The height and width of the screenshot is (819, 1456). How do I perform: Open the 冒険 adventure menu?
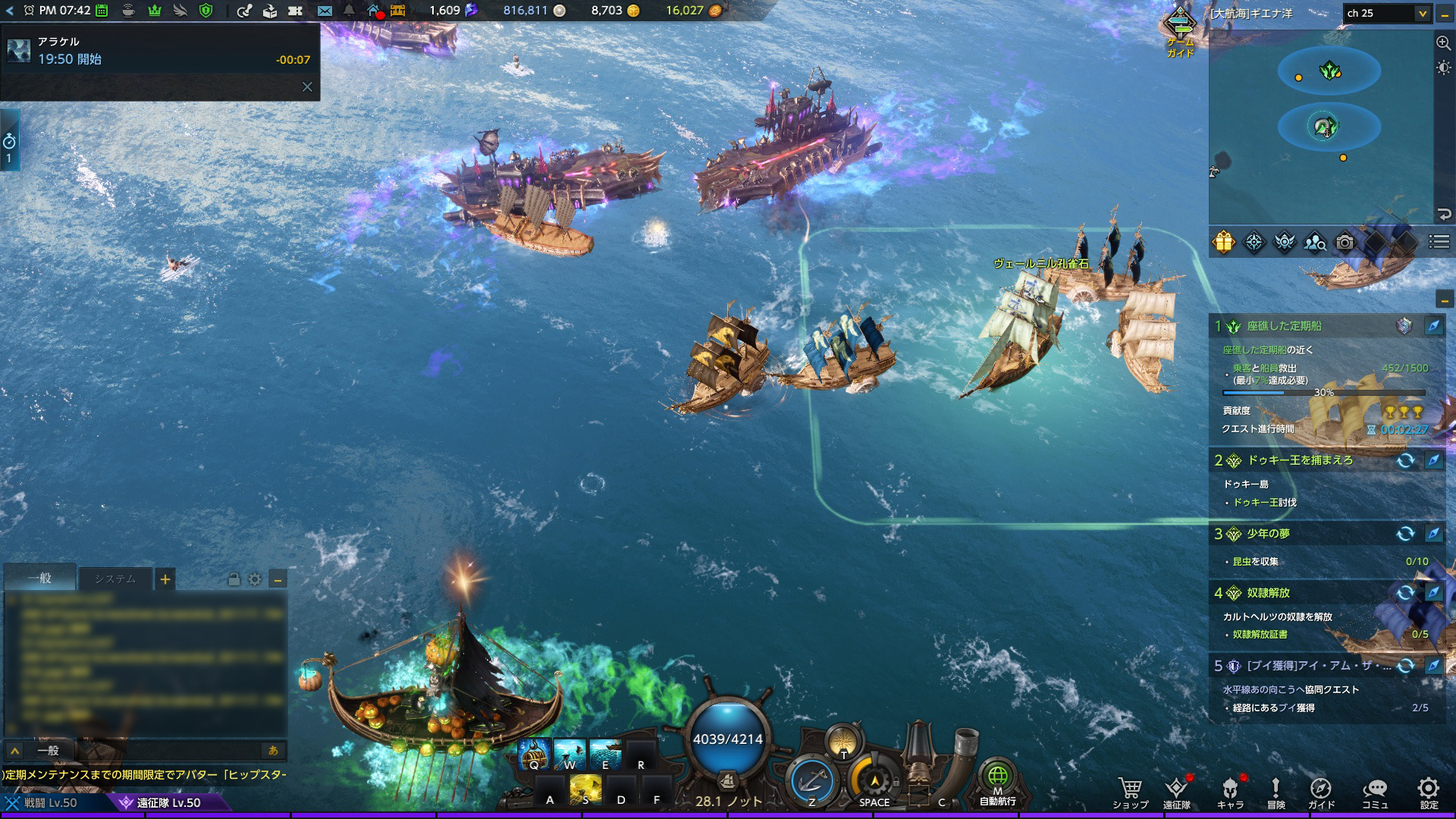coord(1276,792)
